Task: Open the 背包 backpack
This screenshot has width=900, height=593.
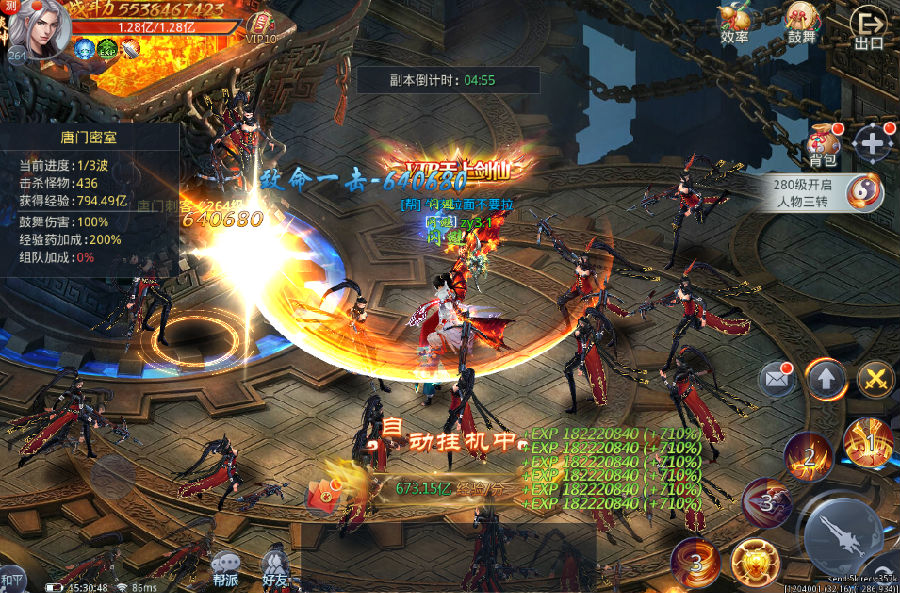Action: [824, 144]
